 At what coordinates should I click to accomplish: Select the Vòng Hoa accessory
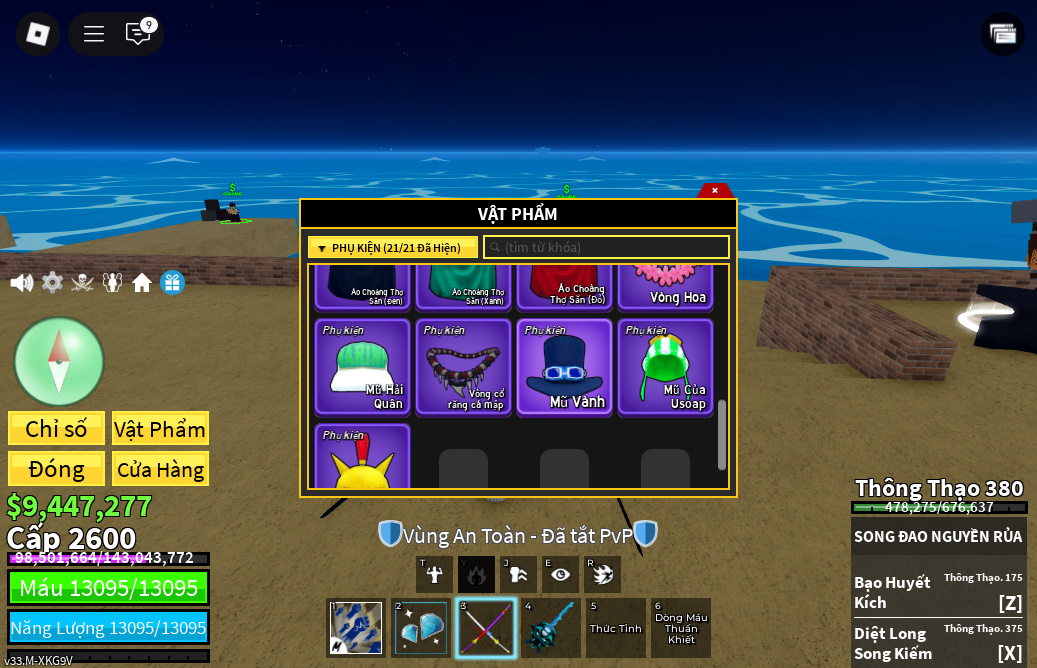tap(666, 287)
